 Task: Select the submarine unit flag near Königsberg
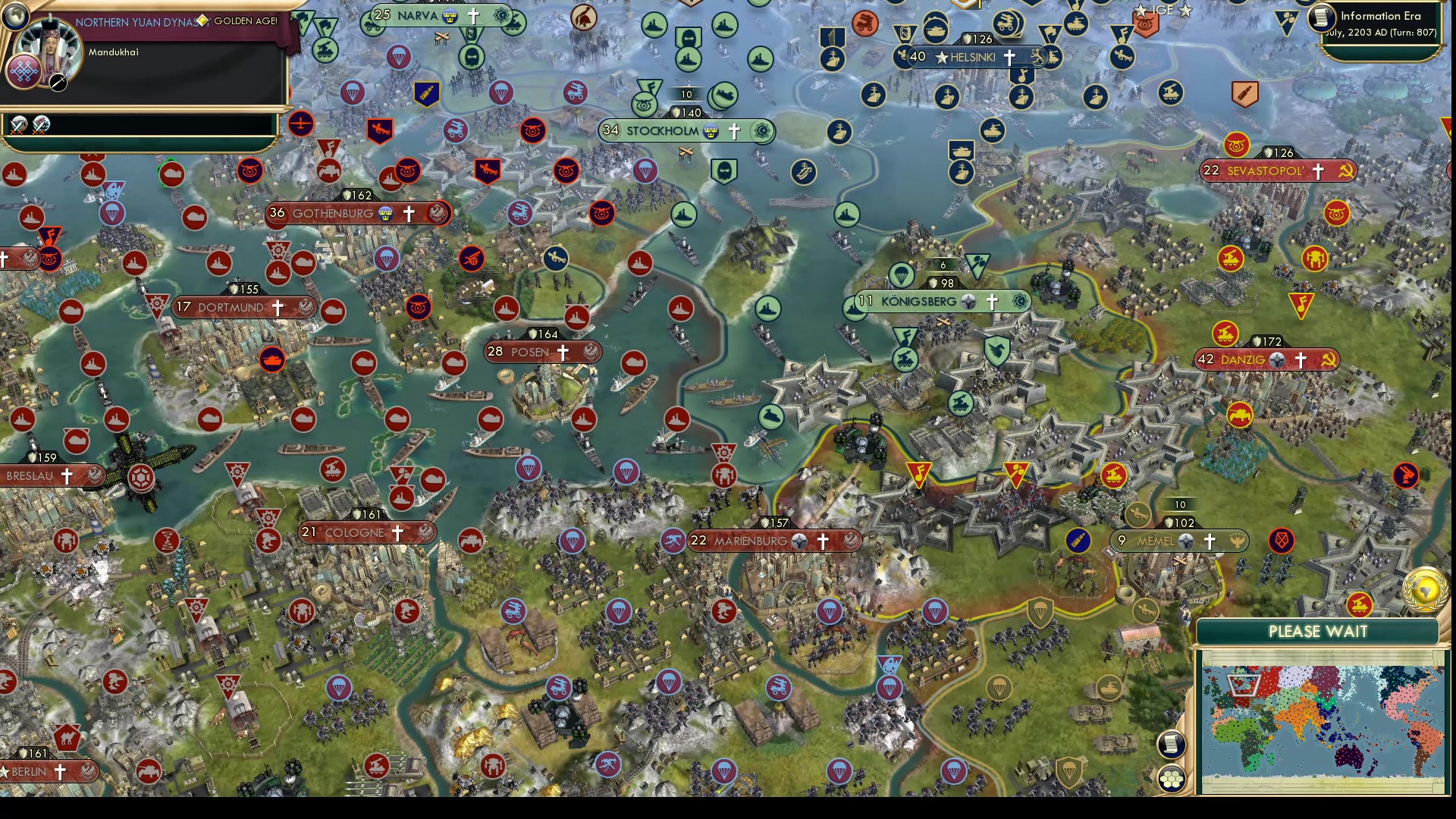[771, 416]
